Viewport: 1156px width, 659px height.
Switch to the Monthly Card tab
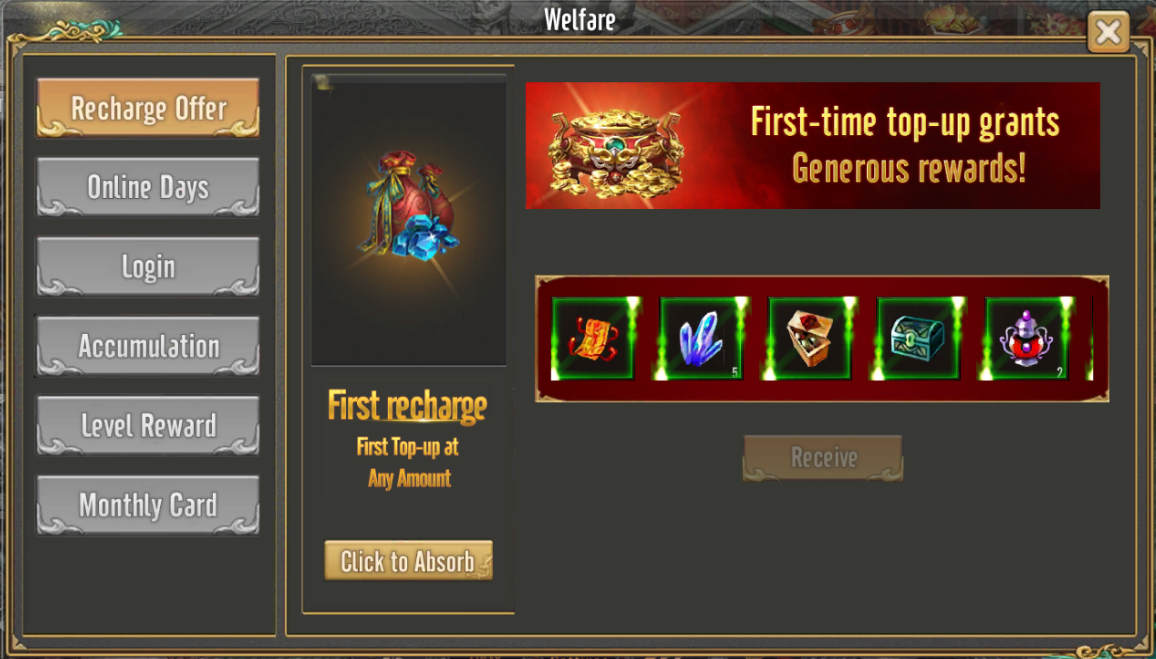(x=148, y=505)
